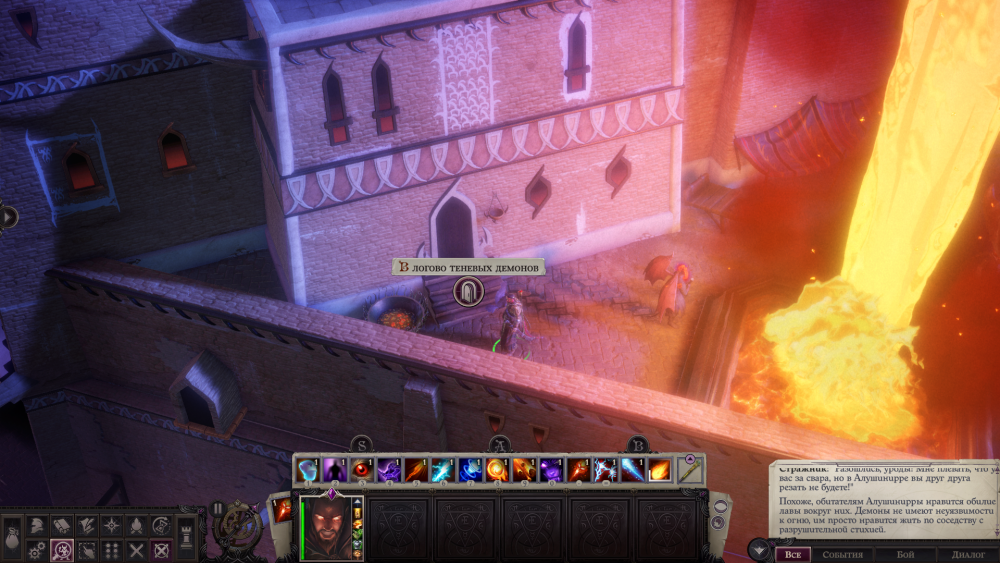Click the staff weapon slot on hotbar
Image resolution: width=1000 pixels, height=563 pixels.
click(x=690, y=468)
